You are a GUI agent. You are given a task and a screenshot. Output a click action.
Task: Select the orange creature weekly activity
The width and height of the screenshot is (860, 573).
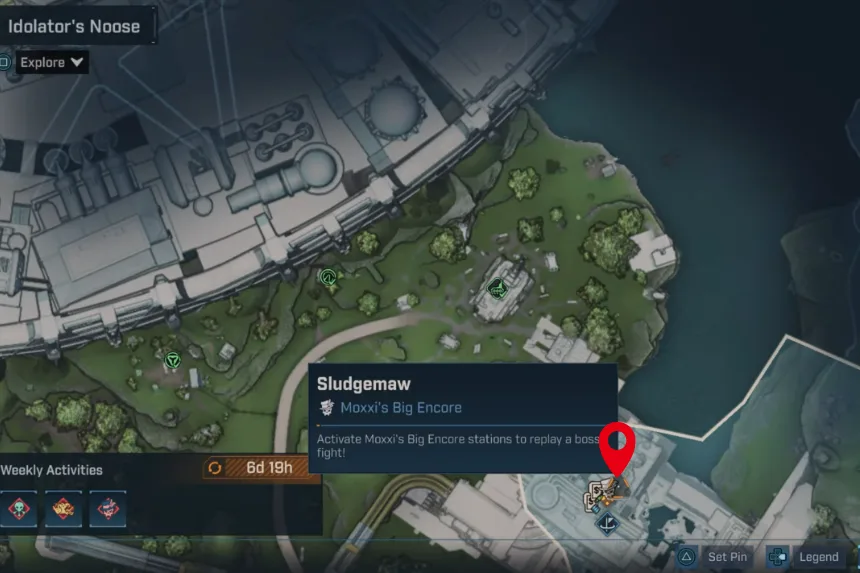[x=64, y=509]
